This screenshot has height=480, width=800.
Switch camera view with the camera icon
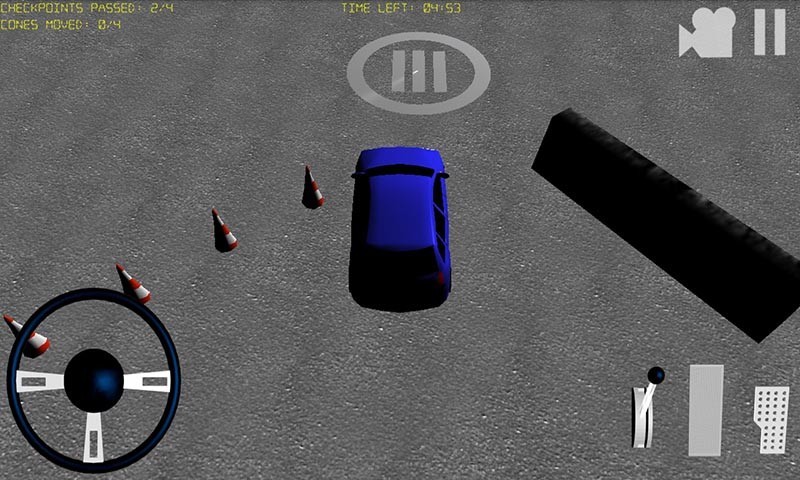point(708,33)
